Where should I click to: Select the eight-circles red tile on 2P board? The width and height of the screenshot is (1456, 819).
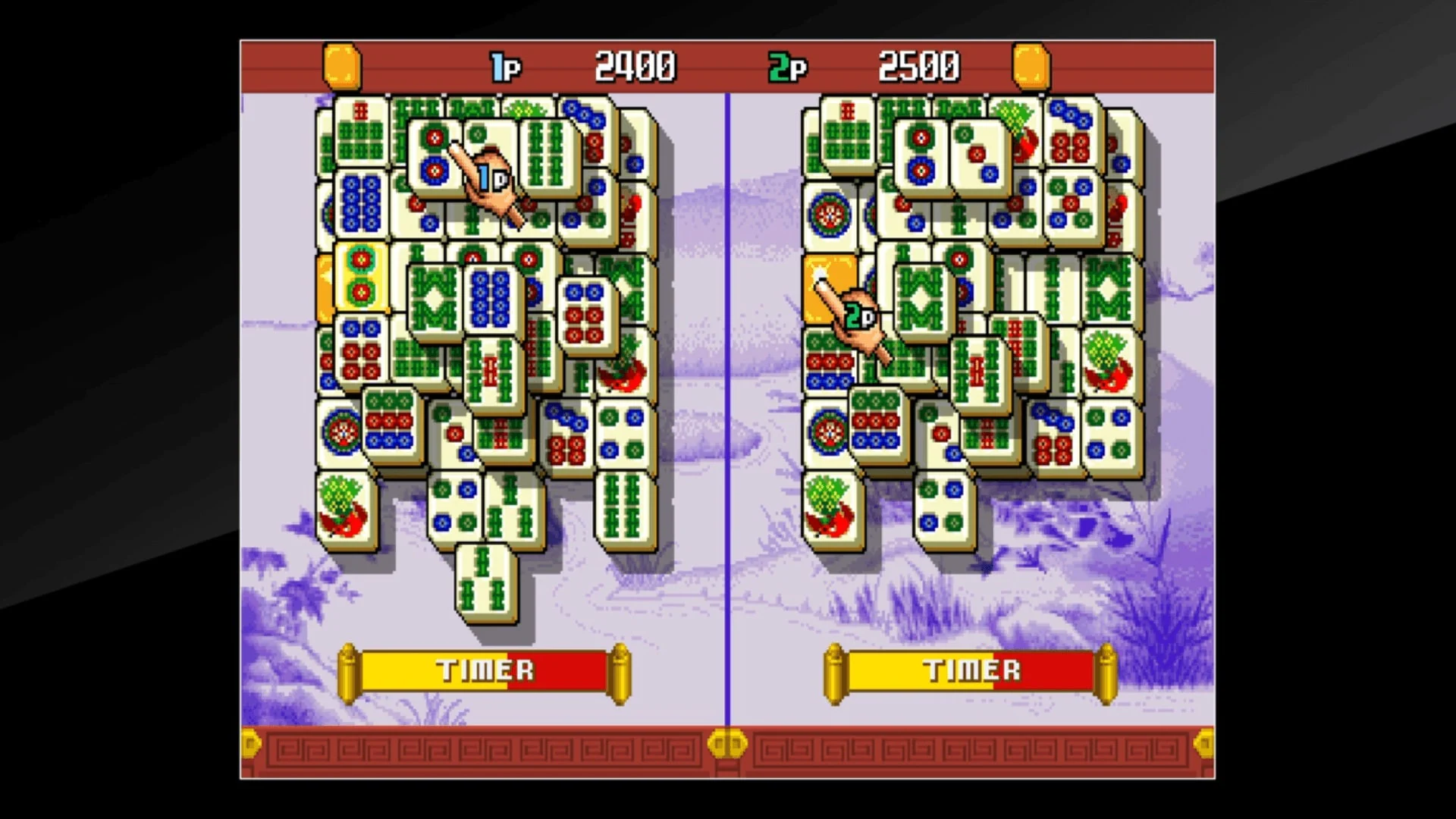click(x=1053, y=447)
